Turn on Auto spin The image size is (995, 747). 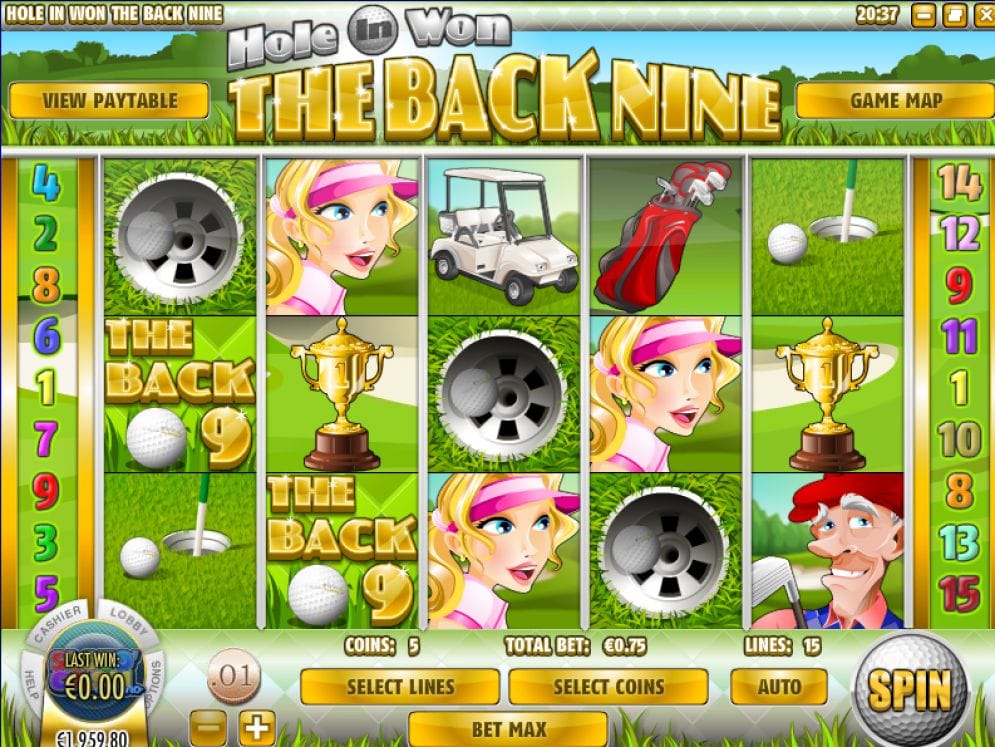coord(779,687)
